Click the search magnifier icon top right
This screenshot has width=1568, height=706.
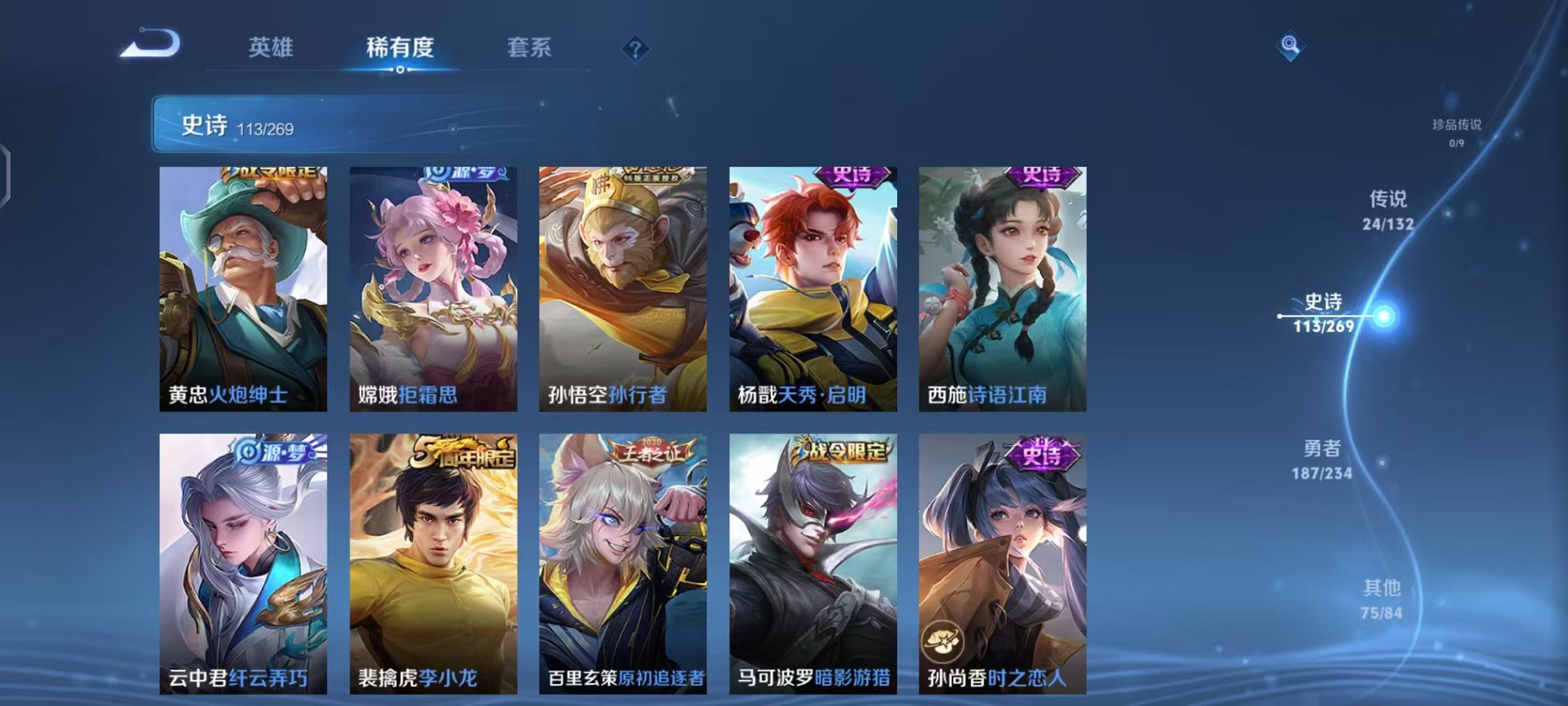pyautogui.click(x=1291, y=46)
